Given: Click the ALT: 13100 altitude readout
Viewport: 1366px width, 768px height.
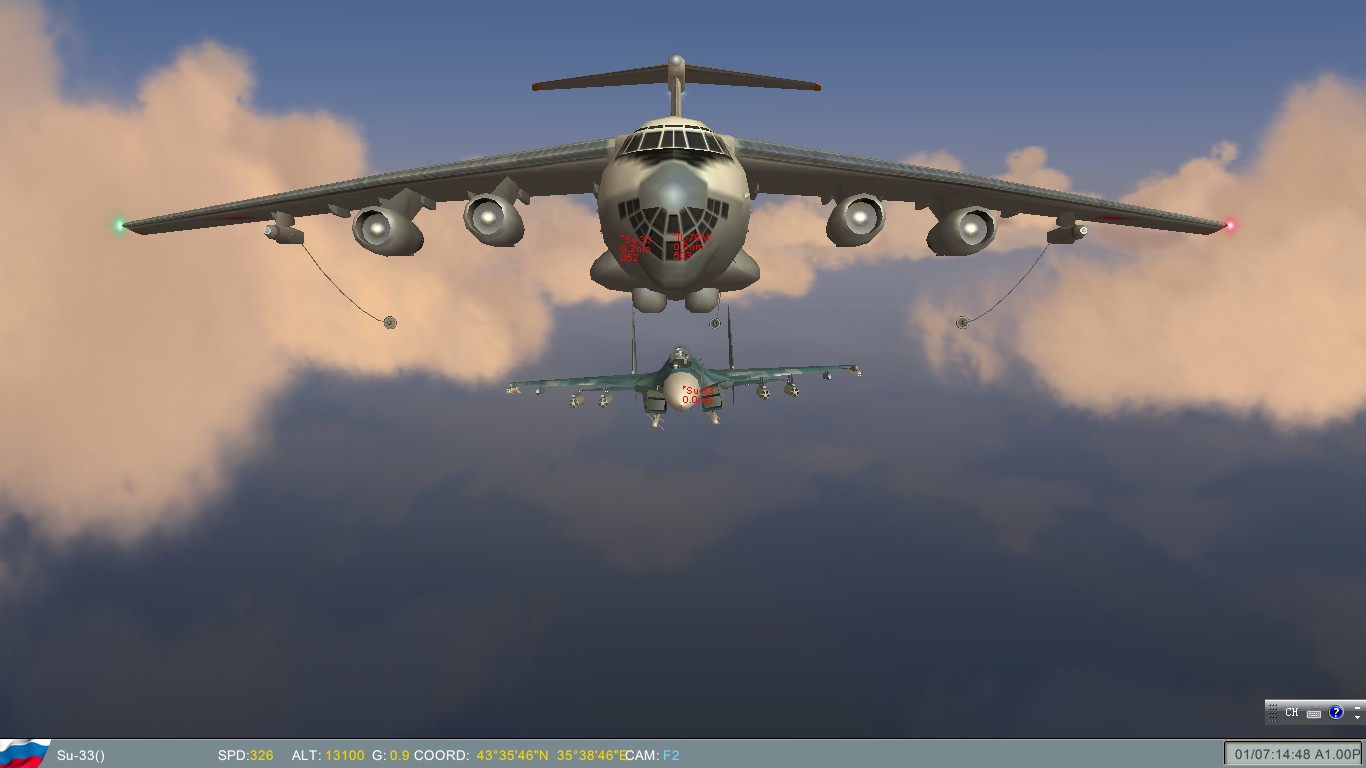Looking at the screenshot, I should (x=330, y=756).
